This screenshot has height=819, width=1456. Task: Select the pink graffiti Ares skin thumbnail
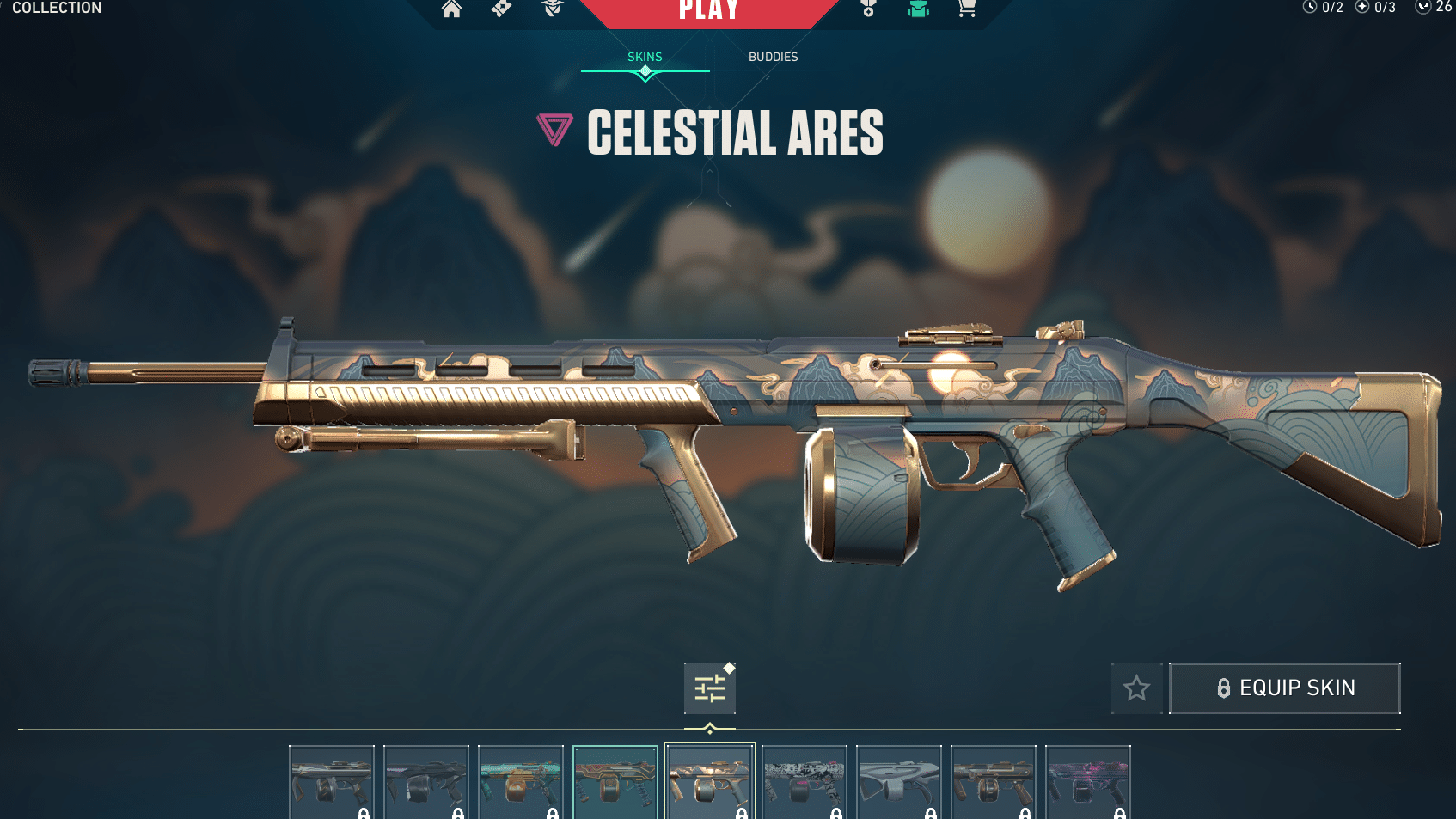point(1088,780)
